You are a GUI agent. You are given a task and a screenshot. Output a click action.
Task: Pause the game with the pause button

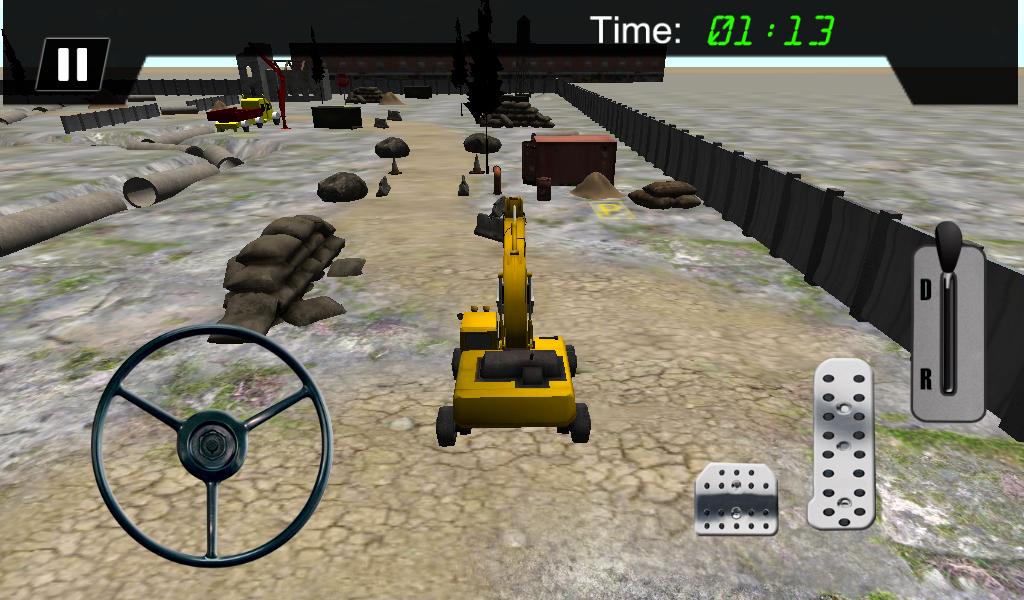pos(71,64)
